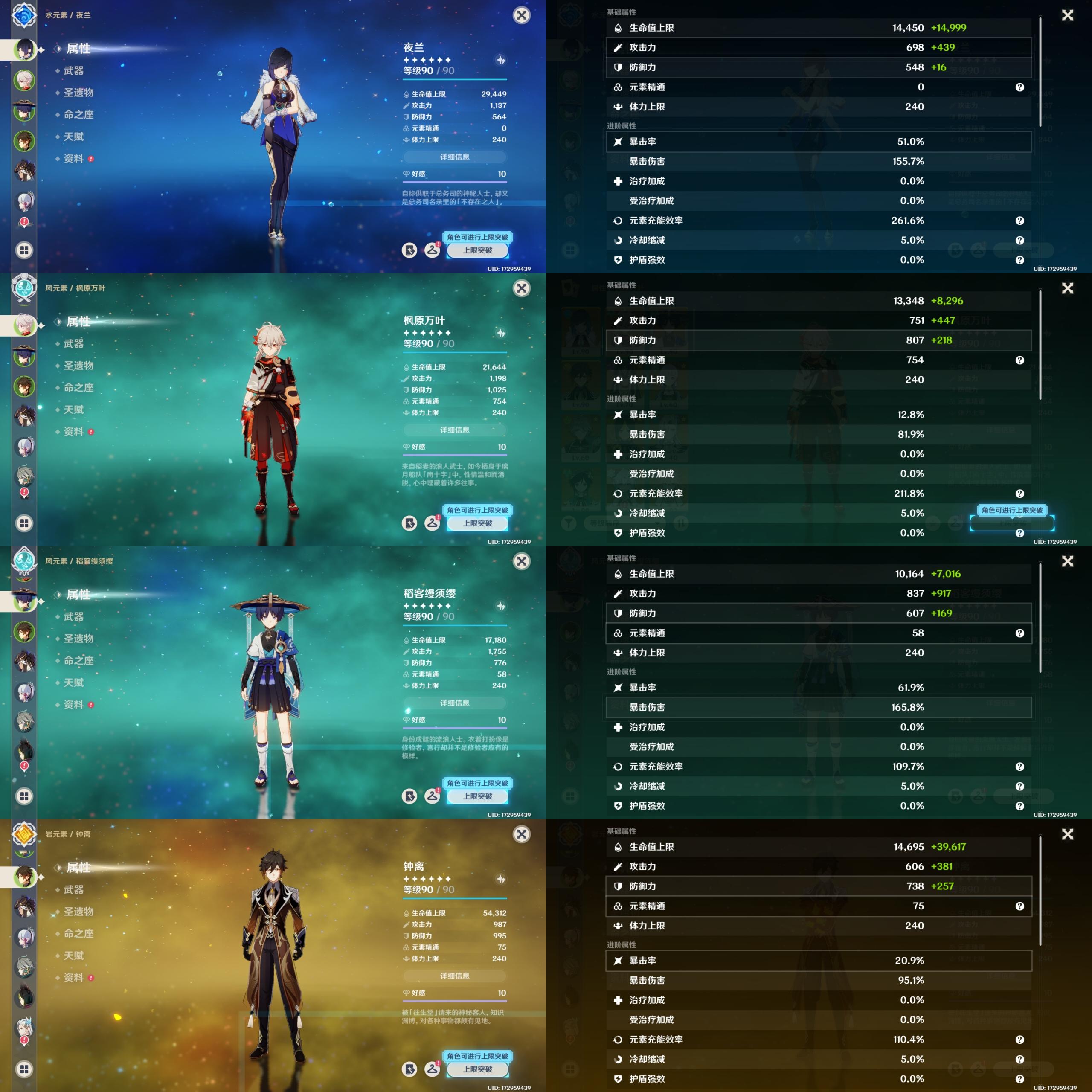
Task: Show 详细信息 for 稻客缦须缦
Action: pyautogui.click(x=454, y=703)
